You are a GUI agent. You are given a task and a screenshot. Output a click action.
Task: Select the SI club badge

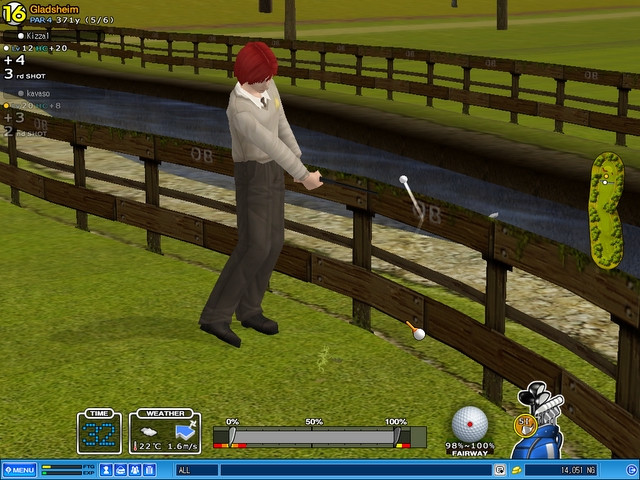click(521, 424)
